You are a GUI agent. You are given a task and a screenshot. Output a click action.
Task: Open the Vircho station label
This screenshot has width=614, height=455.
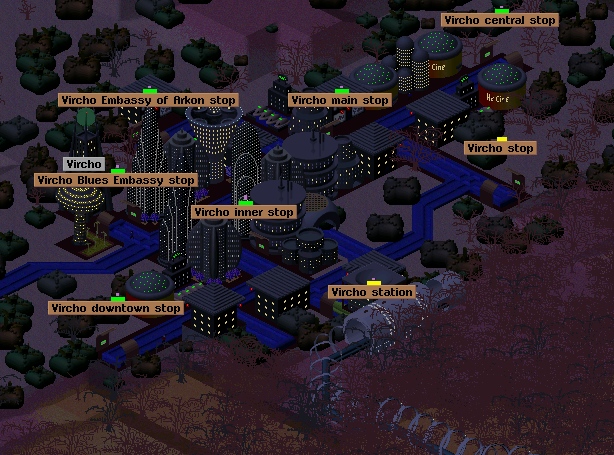coord(371,292)
